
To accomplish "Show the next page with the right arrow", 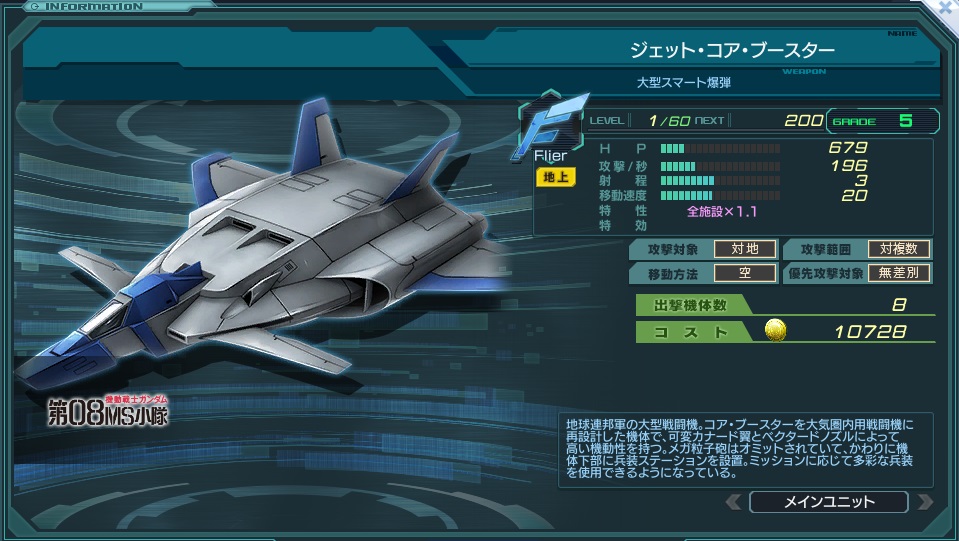I will tap(924, 502).
